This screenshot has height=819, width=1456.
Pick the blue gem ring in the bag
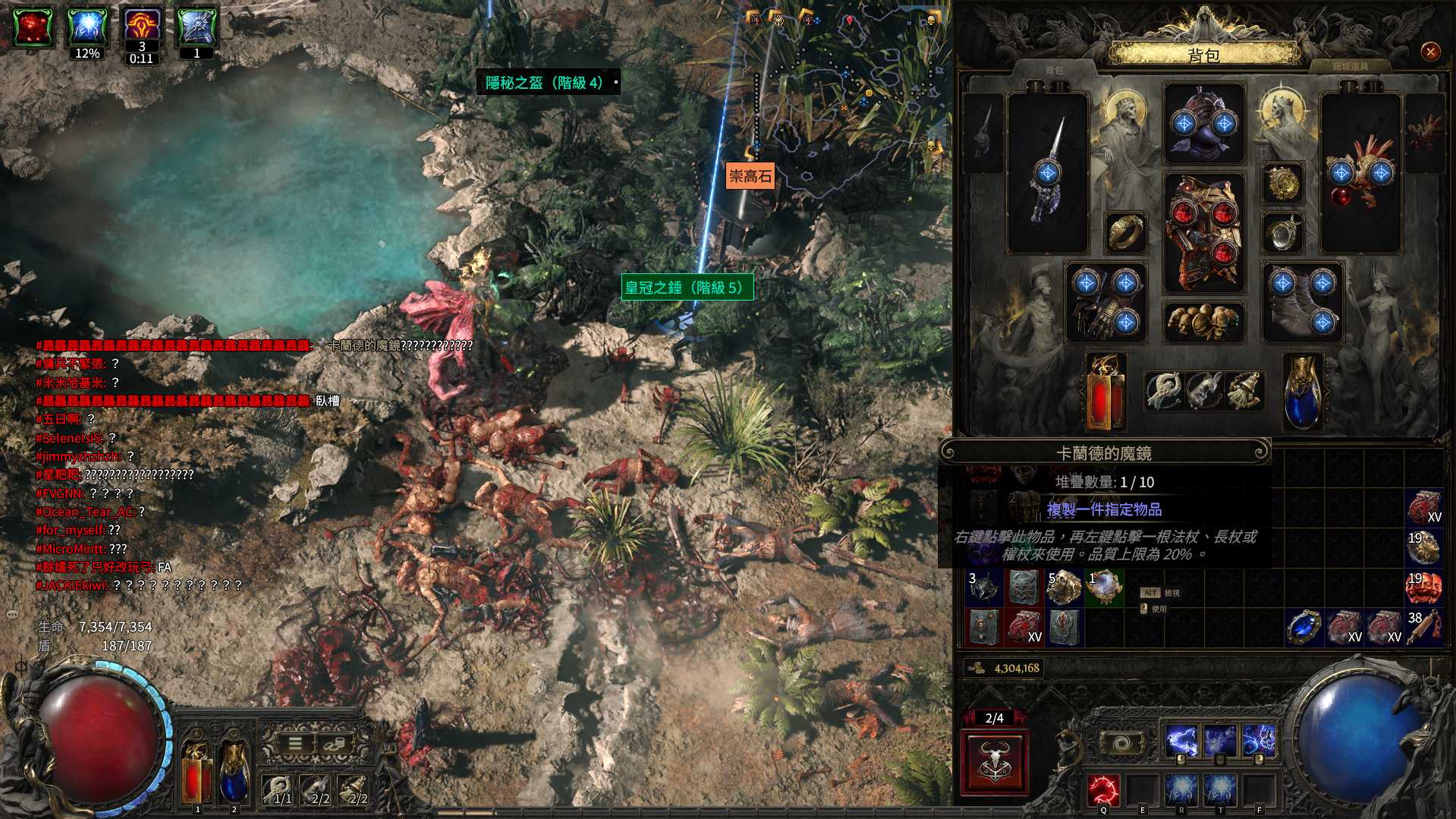pyautogui.click(x=1304, y=627)
